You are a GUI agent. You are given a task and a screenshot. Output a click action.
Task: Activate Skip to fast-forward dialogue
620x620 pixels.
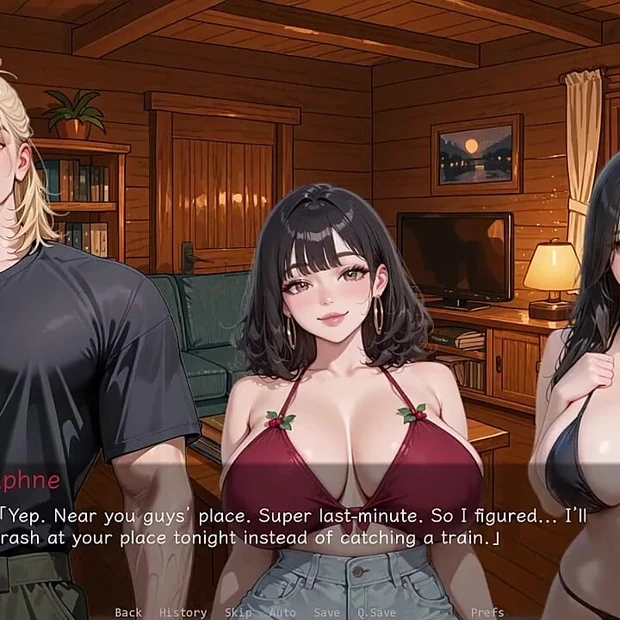(x=238, y=612)
